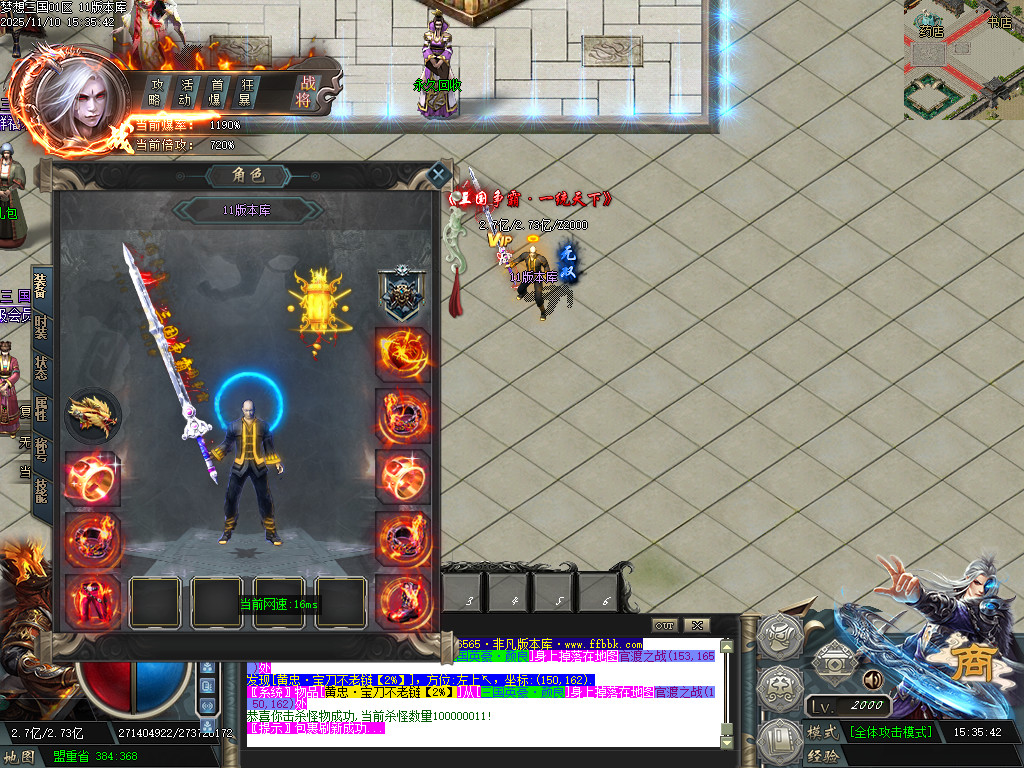
Task: Open the 攻略 guide button
Action: pos(156,92)
